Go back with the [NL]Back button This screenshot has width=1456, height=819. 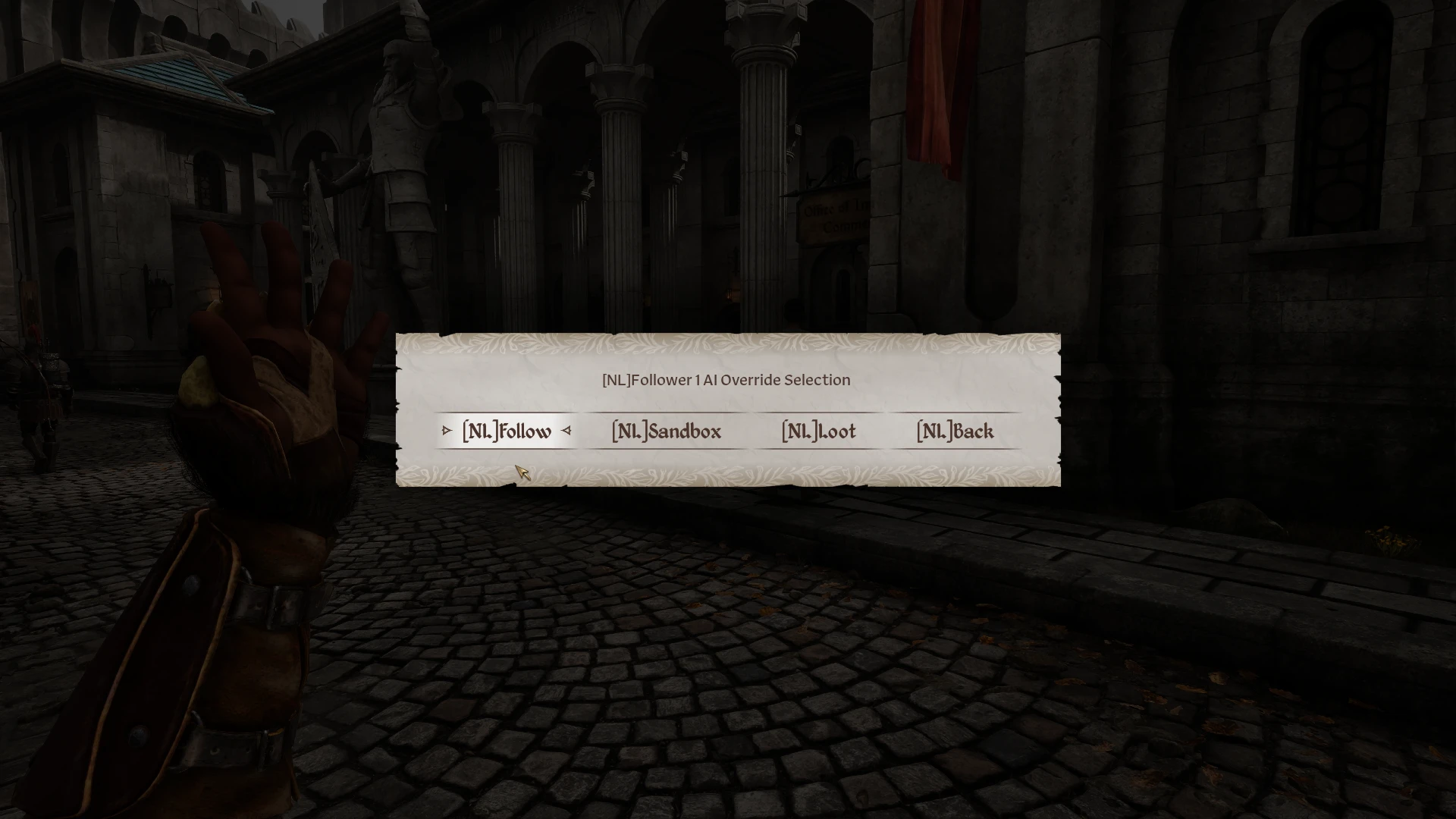[x=955, y=431]
